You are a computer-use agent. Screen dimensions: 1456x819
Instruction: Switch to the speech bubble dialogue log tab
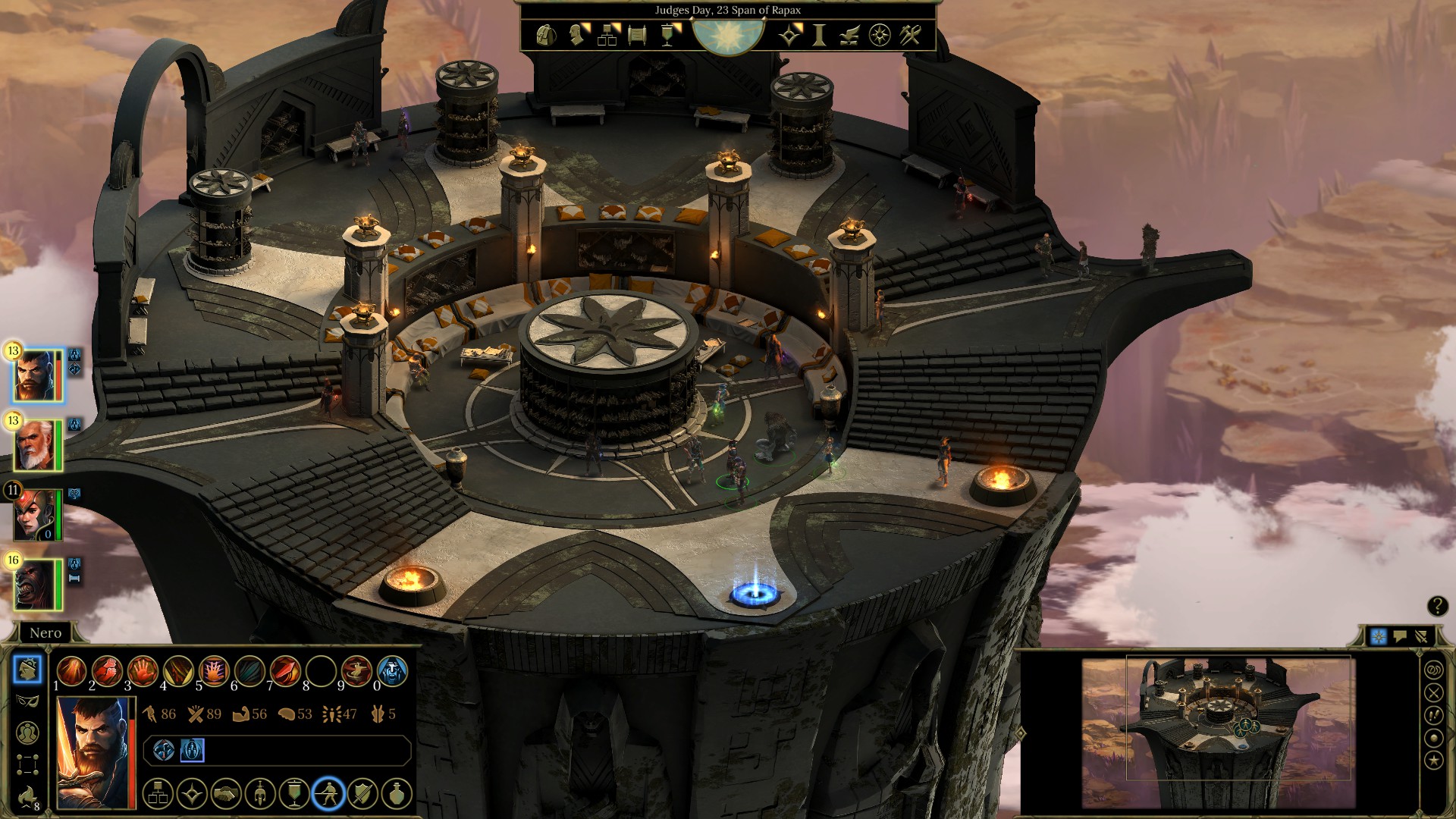tap(1400, 637)
